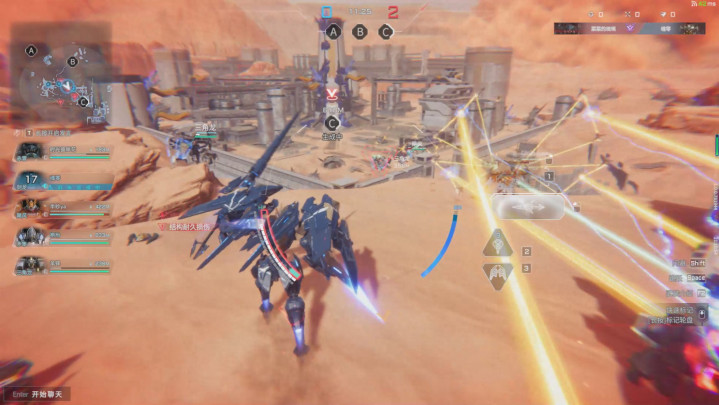Select capture point B objective marker
The height and width of the screenshot is (405, 719).
[x=360, y=31]
